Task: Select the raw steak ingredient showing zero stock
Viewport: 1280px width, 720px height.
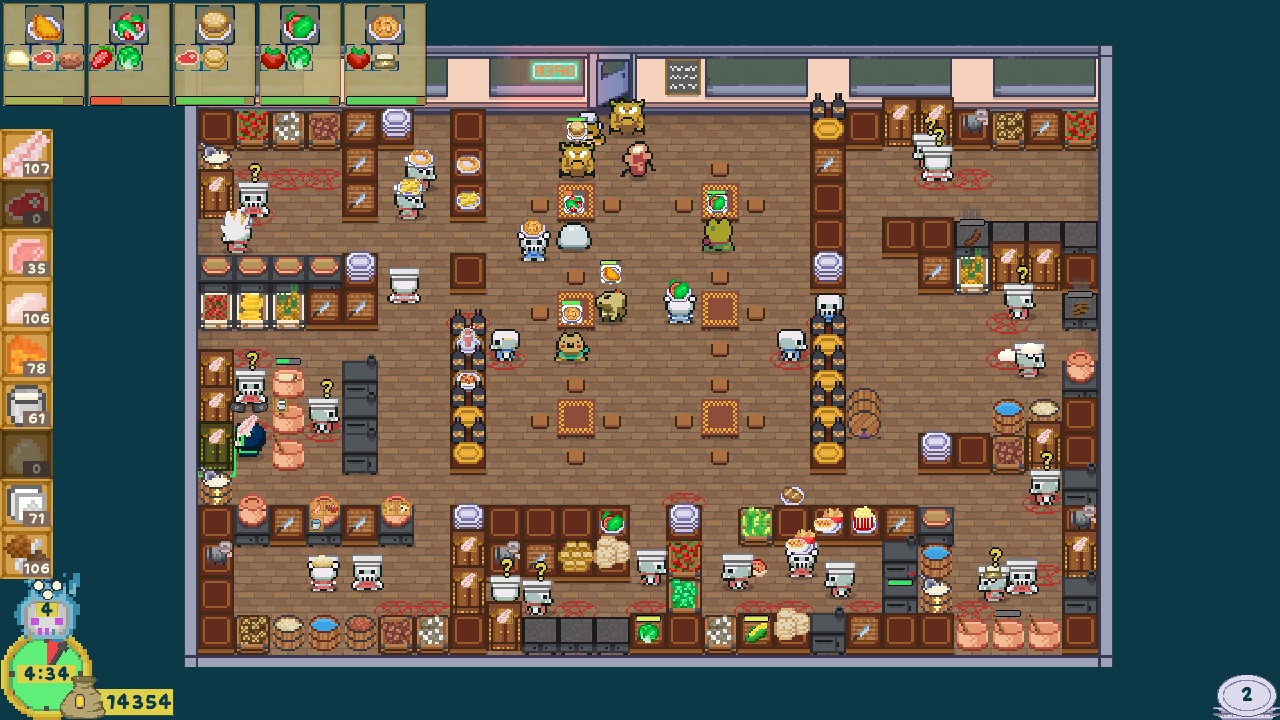Action: [x=27, y=205]
